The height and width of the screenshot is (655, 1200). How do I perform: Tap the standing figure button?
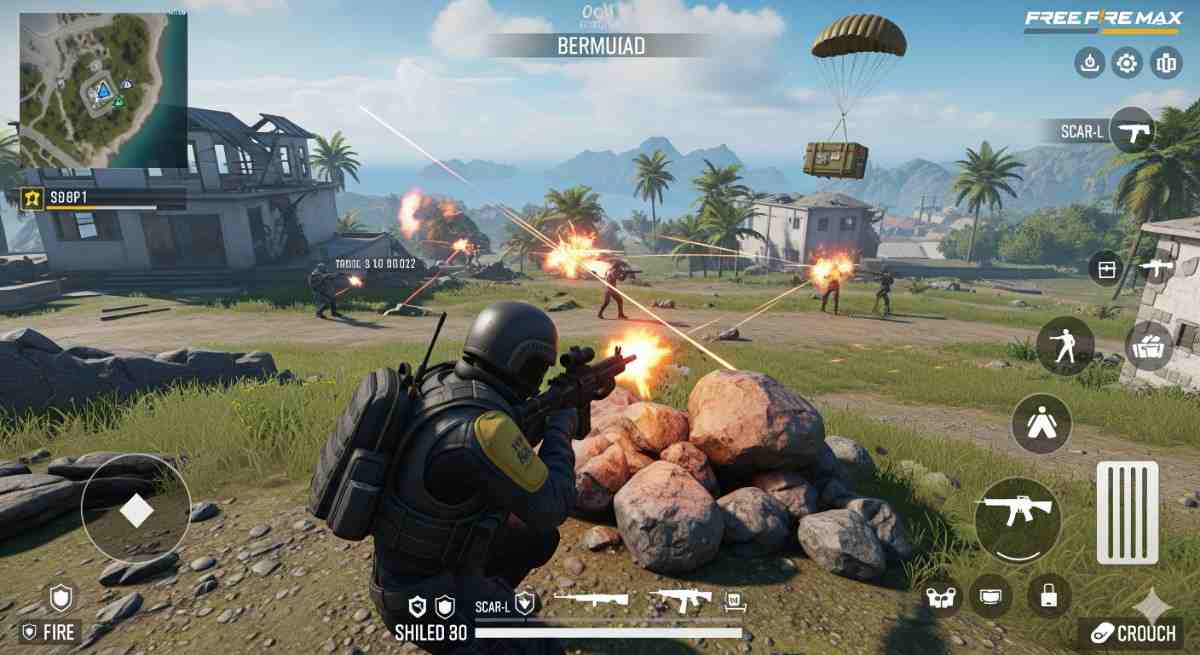pos(1041,423)
